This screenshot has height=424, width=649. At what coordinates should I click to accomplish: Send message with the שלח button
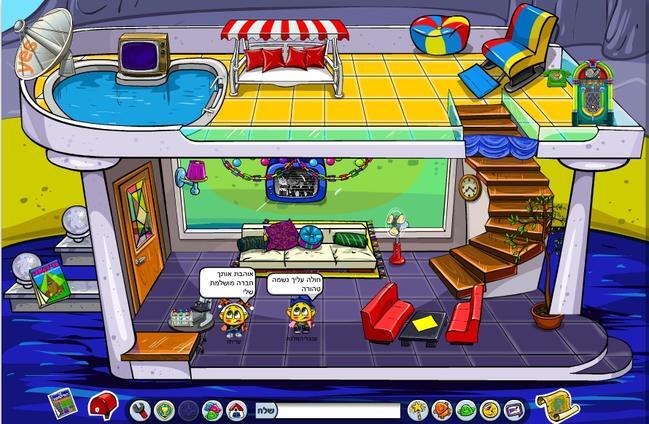265,409
